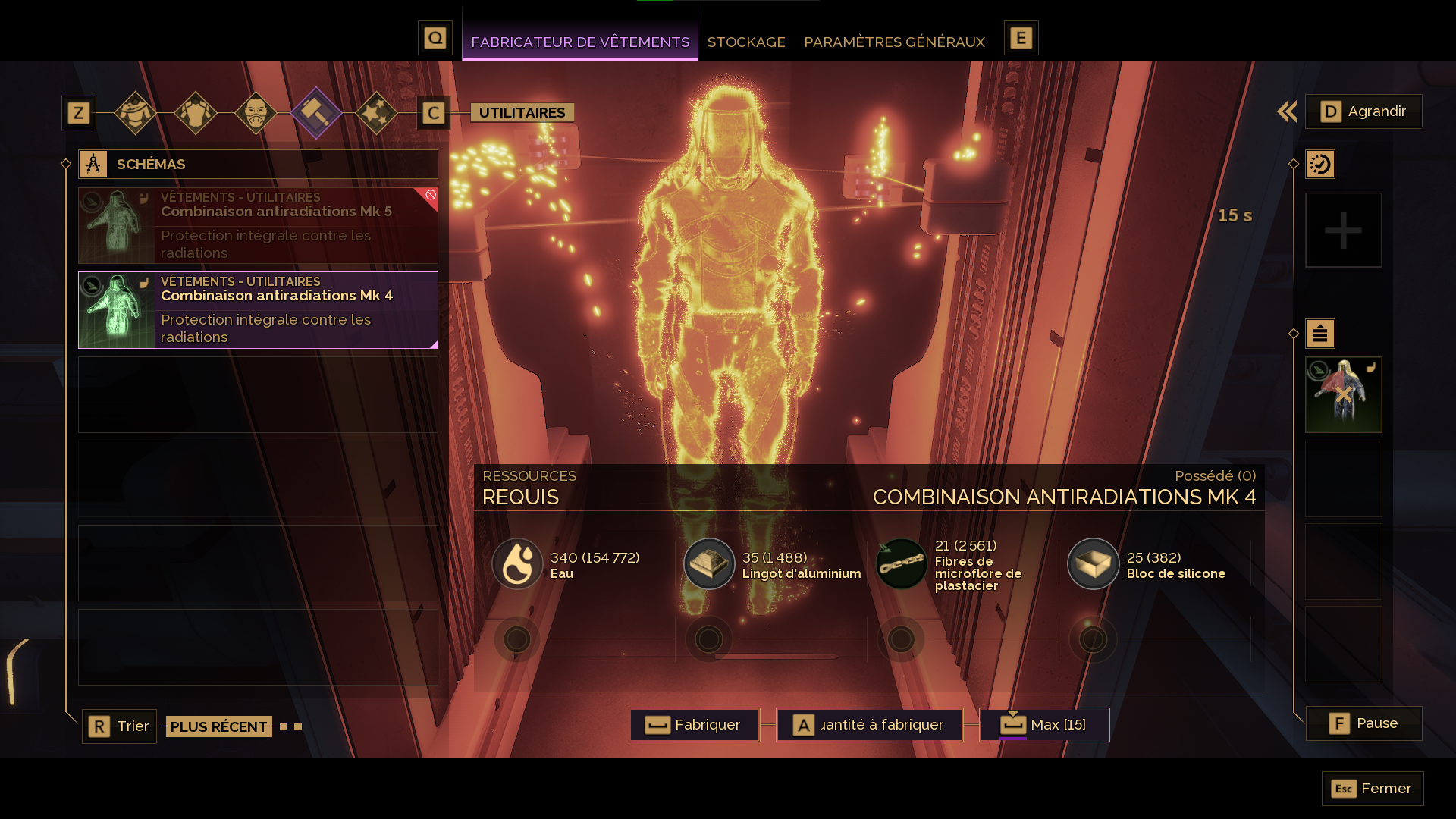The width and height of the screenshot is (1456, 819).
Task: Close the fabricator with Fermer
Action: tap(1373, 789)
